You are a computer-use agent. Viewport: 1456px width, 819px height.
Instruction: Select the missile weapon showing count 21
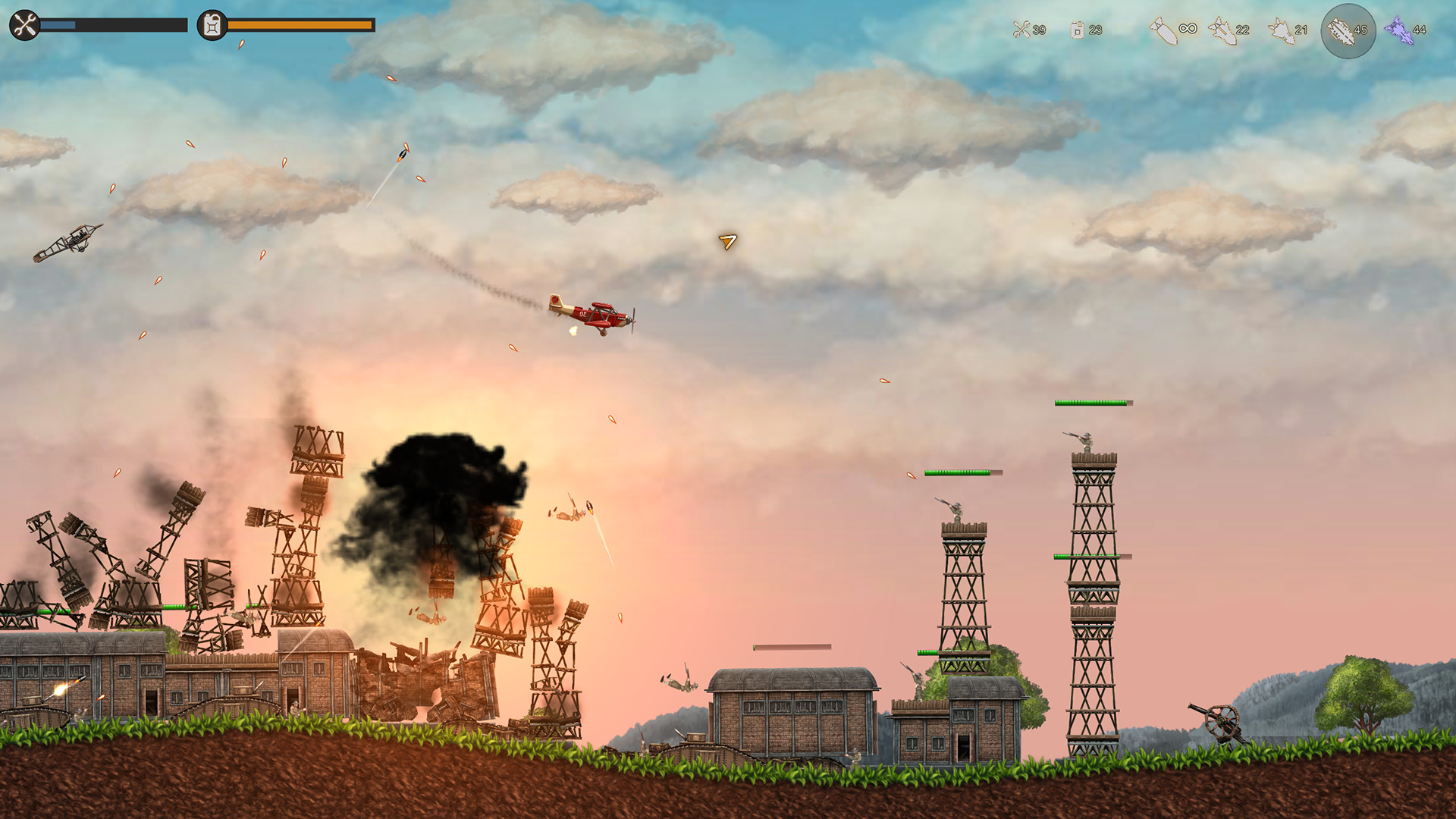coord(1282,30)
